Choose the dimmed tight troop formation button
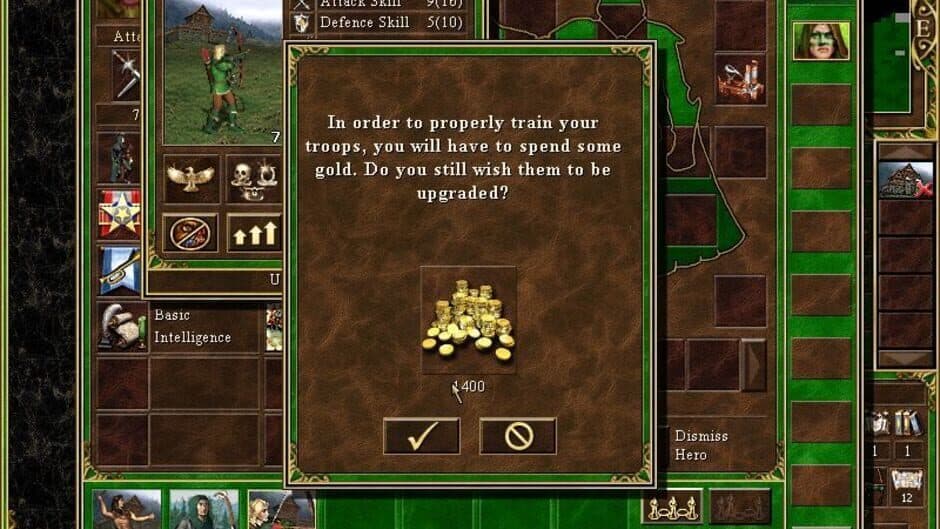The width and height of the screenshot is (940, 529). click(x=740, y=507)
